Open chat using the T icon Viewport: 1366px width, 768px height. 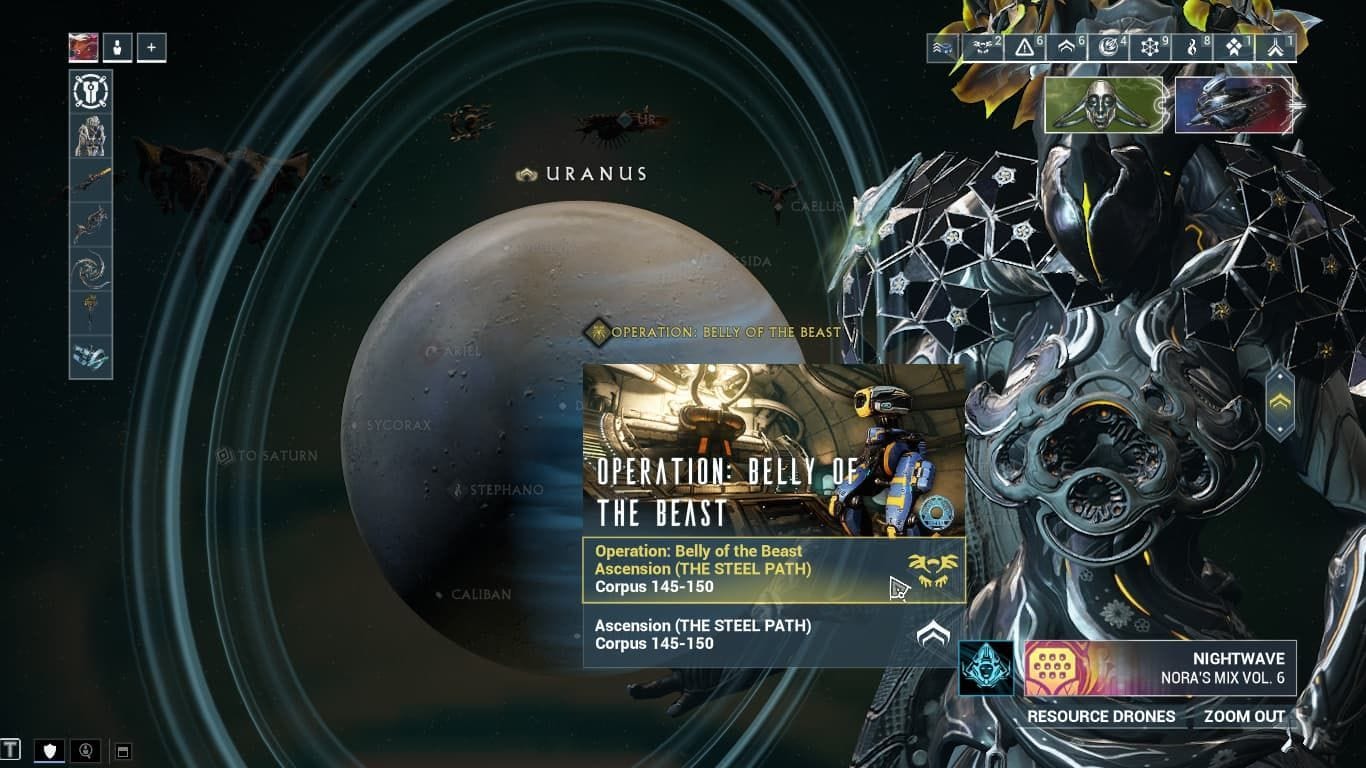10,751
